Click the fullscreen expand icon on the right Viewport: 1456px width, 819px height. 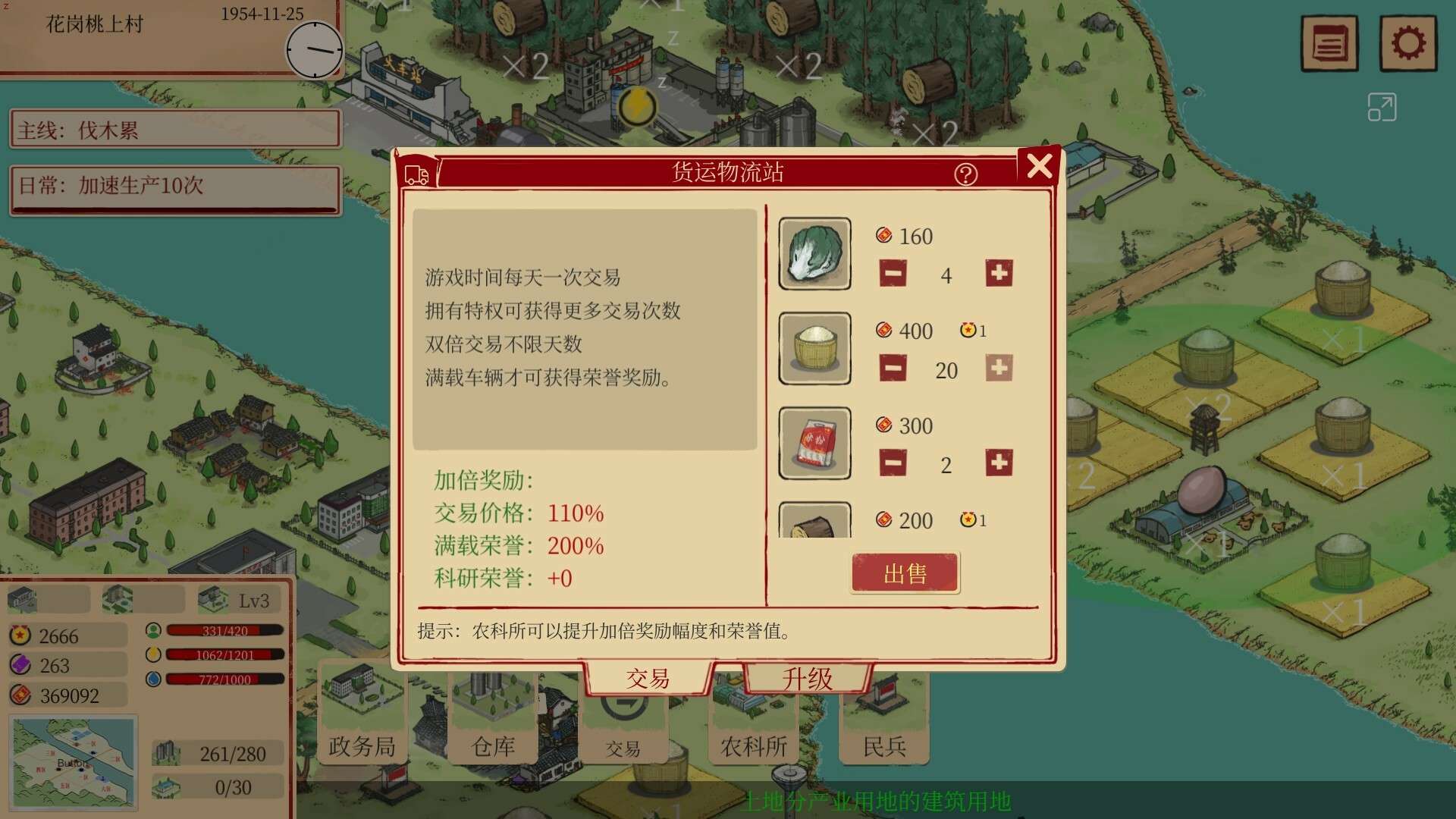click(x=1382, y=107)
